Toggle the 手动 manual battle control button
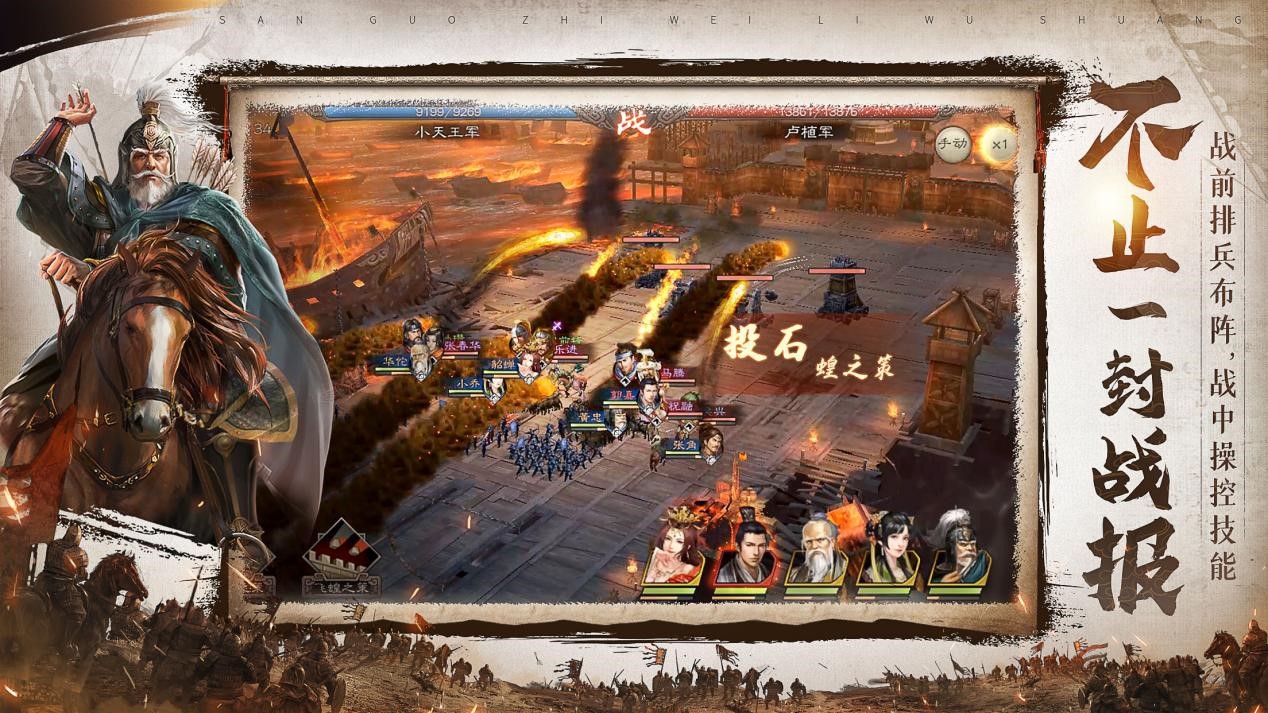The image size is (1268, 713). tap(953, 143)
